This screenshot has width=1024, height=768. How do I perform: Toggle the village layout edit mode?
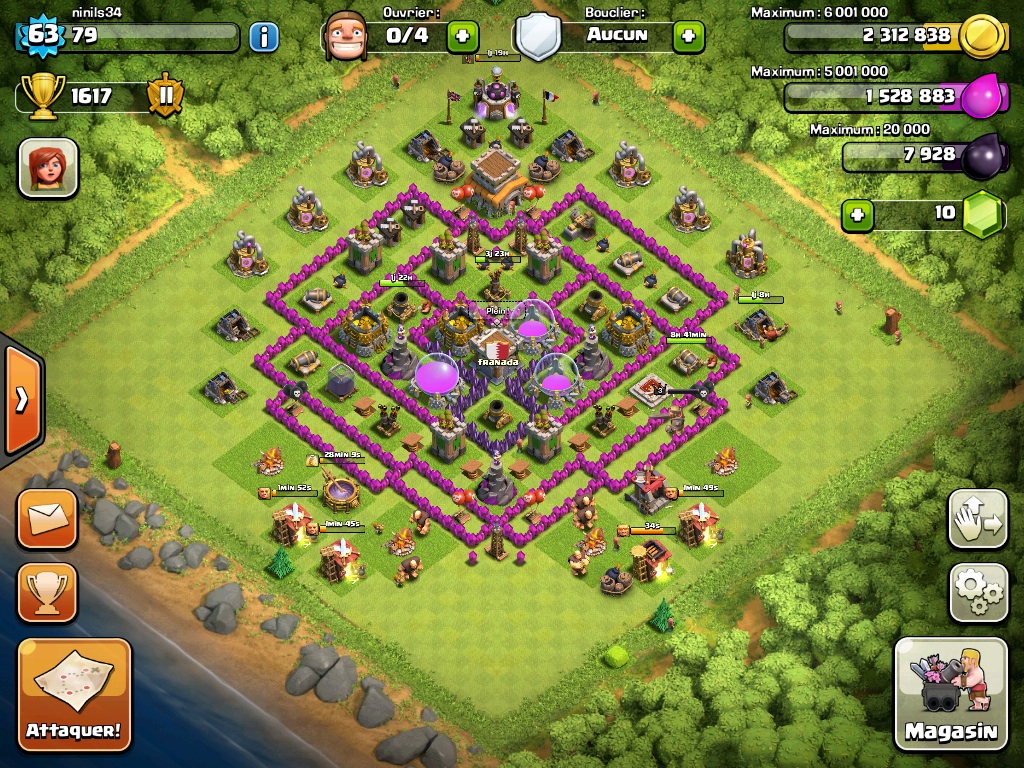(x=977, y=520)
